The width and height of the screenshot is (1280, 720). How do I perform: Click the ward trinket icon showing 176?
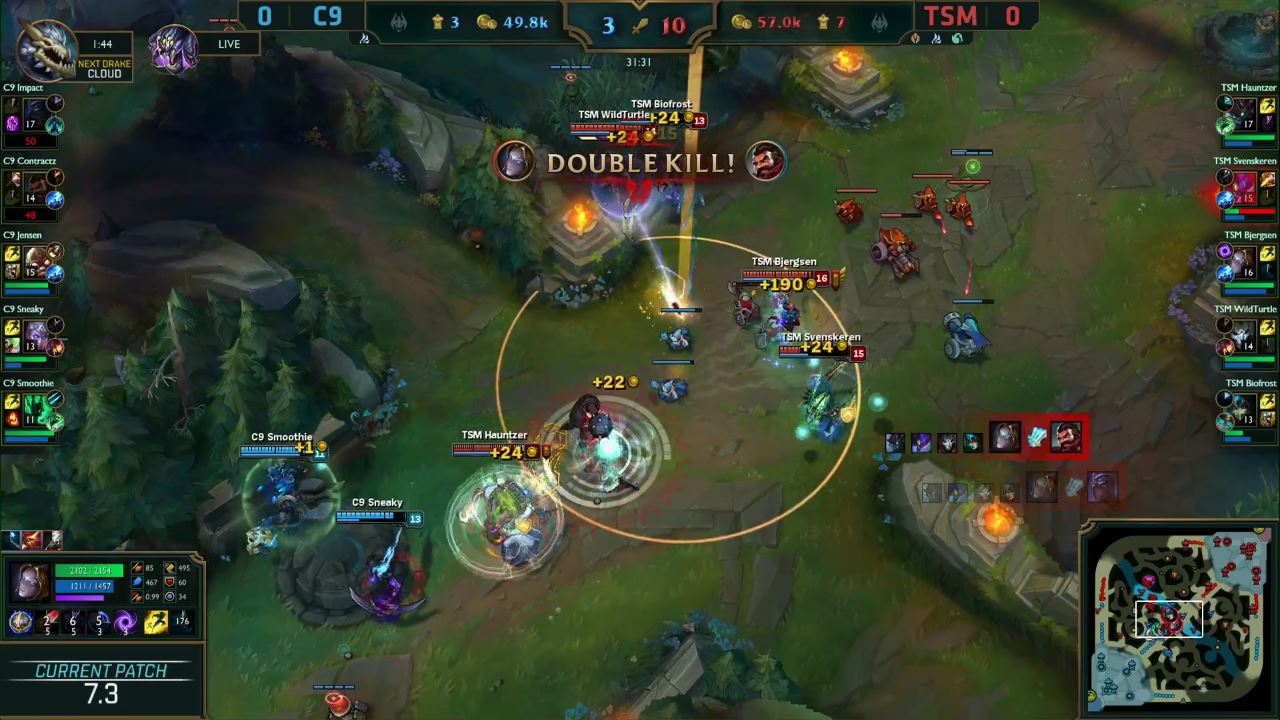click(x=182, y=622)
